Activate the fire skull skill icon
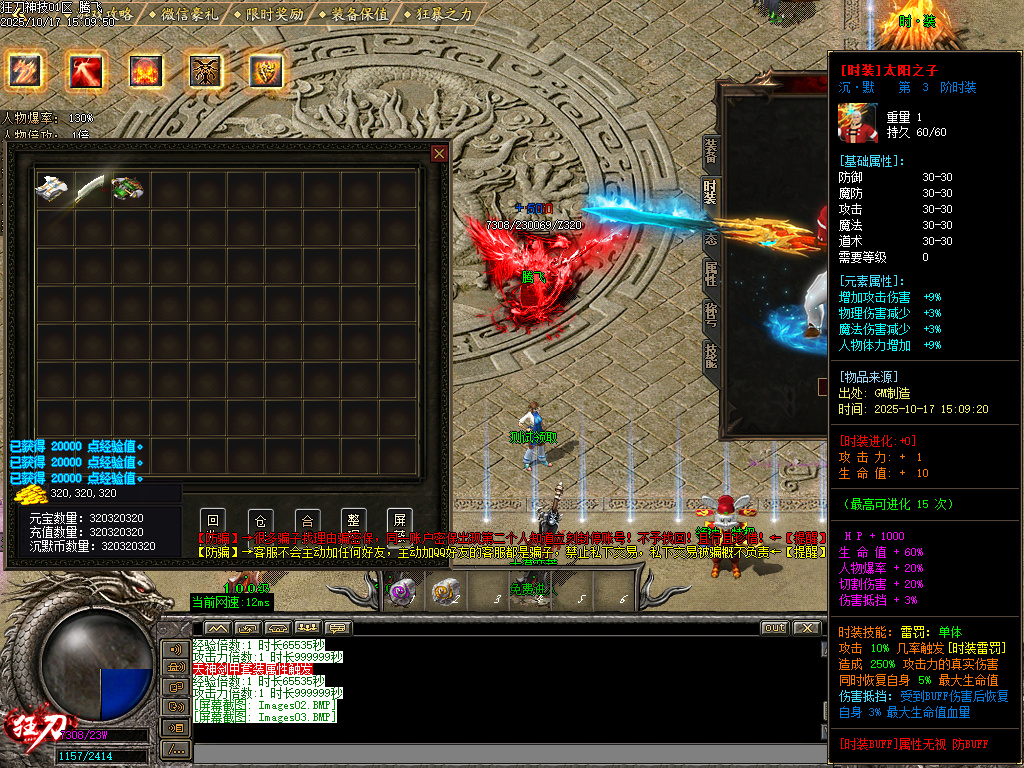Screen dimensions: 1024x768 pos(146,70)
